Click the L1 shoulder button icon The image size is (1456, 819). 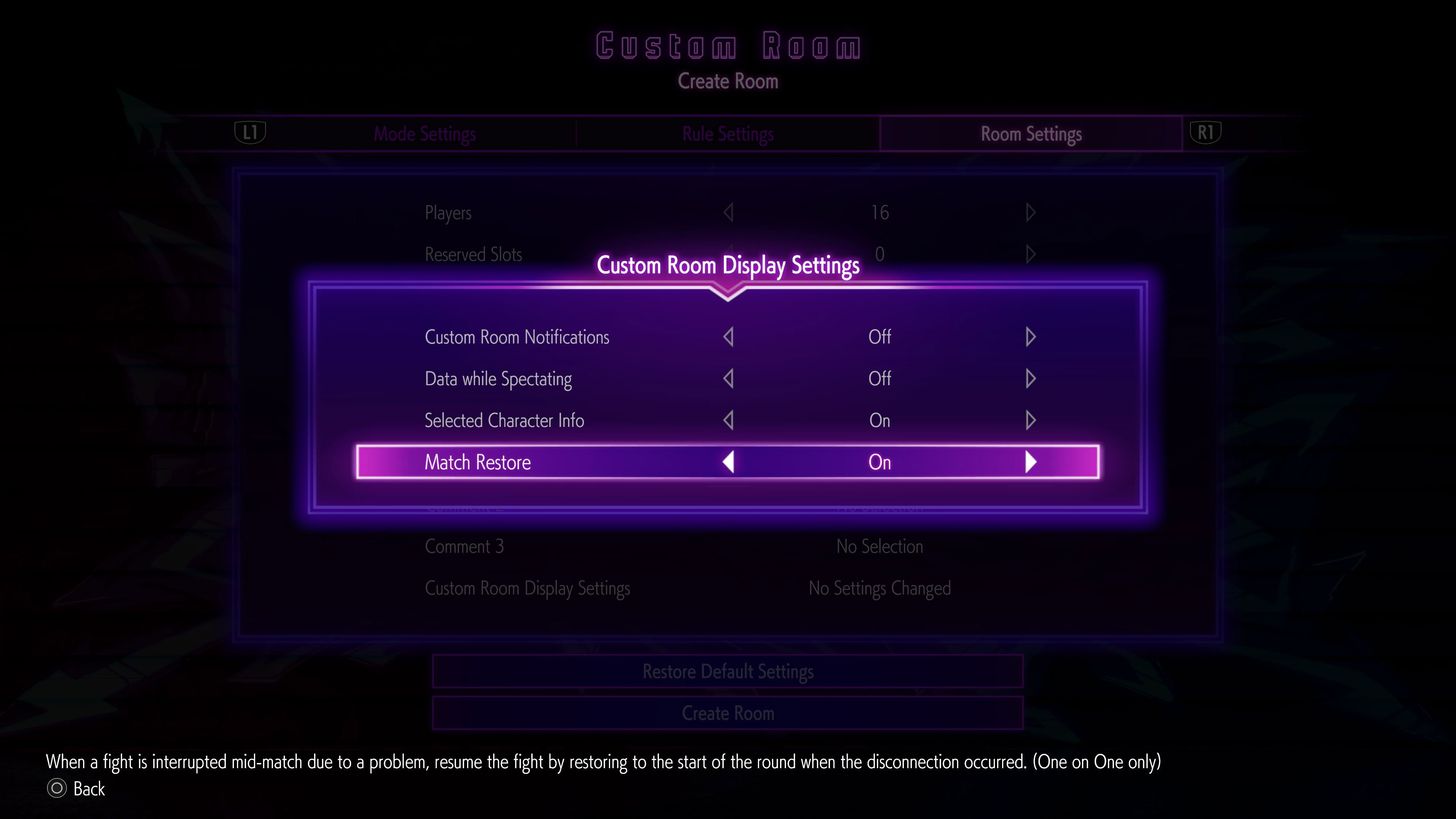tap(250, 133)
